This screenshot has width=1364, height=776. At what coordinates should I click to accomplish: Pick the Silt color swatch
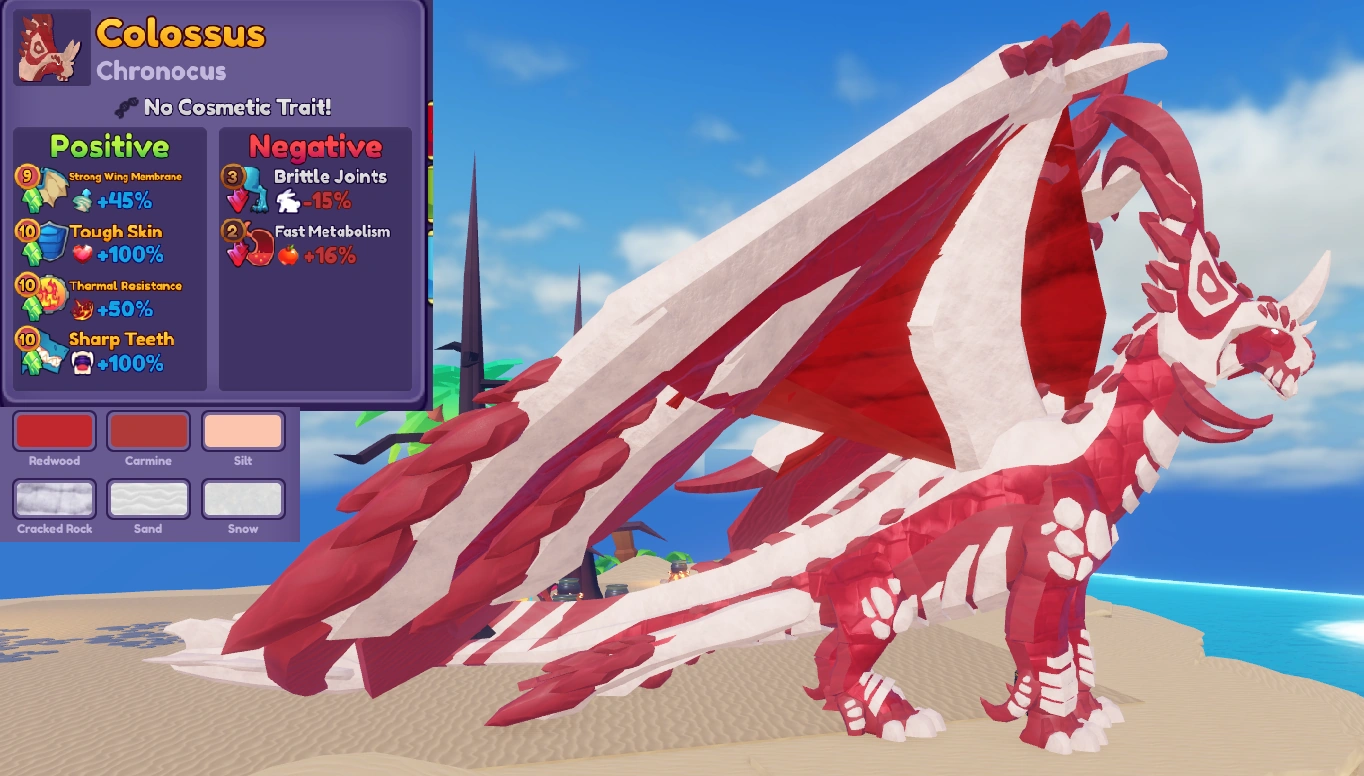pyautogui.click(x=241, y=432)
